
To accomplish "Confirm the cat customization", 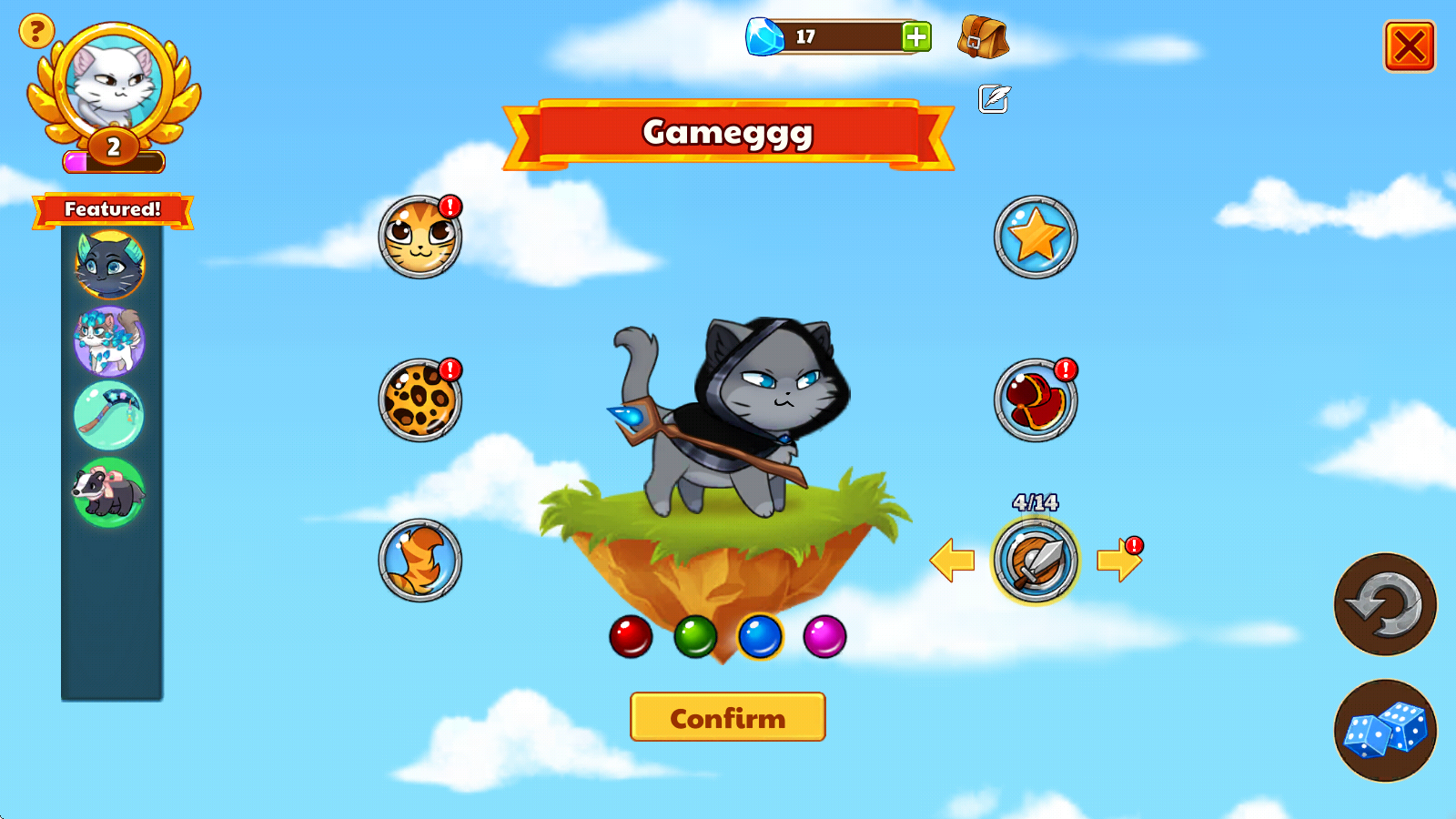I will (727, 717).
